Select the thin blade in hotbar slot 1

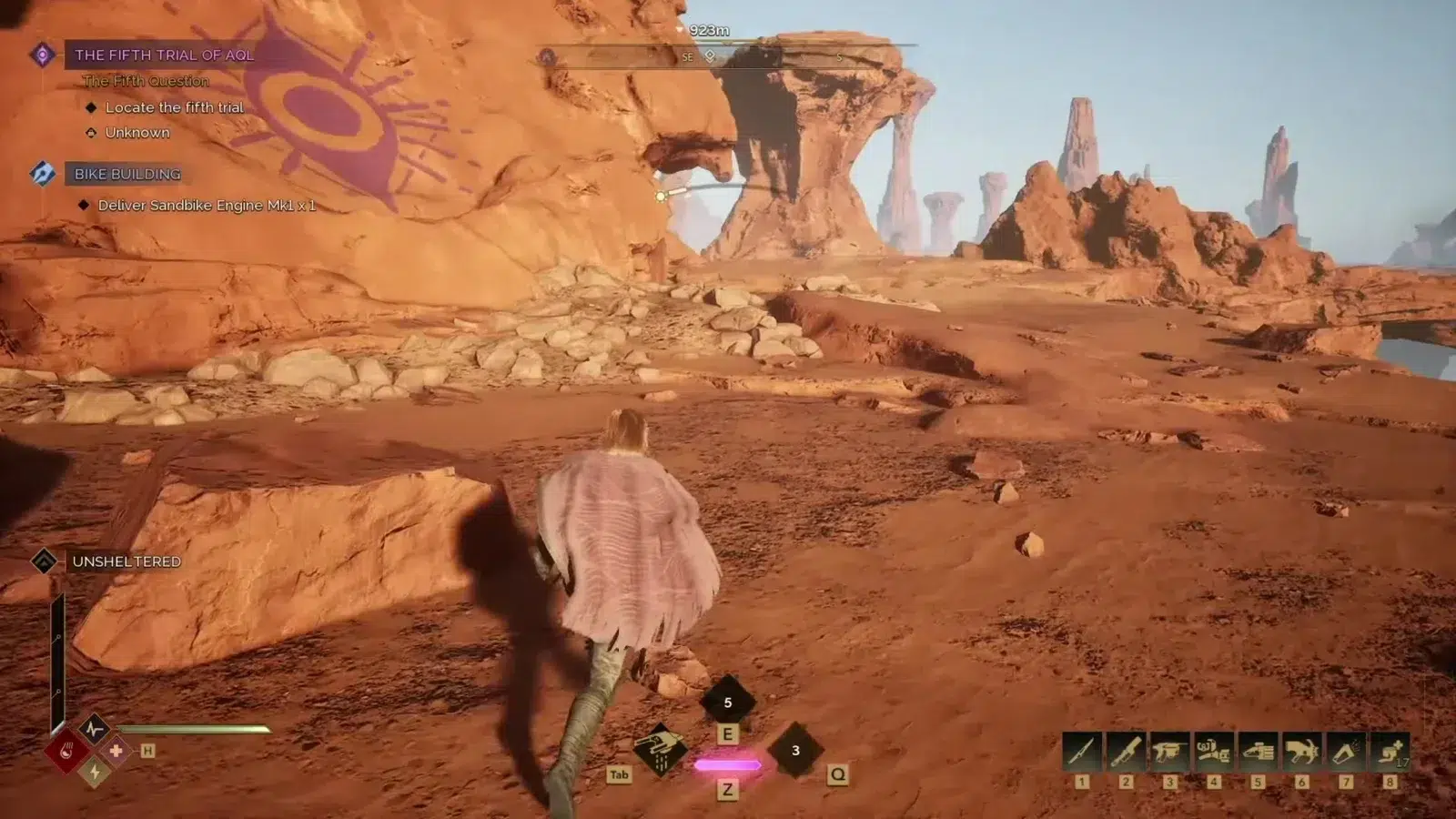pyautogui.click(x=1081, y=752)
